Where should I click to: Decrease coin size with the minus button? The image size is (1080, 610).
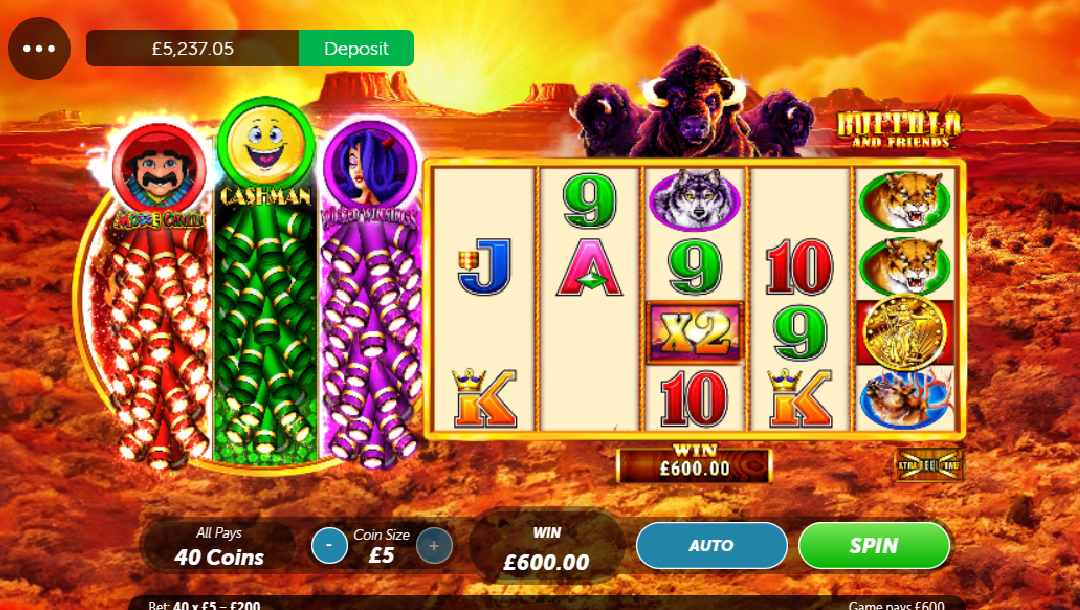click(330, 545)
